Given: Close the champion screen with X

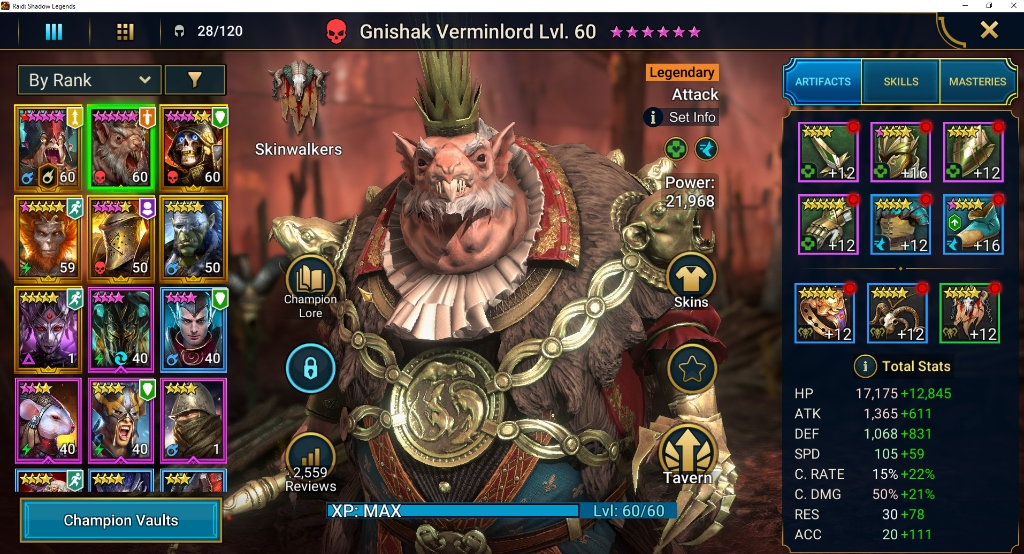Looking at the screenshot, I should click(989, 30).
